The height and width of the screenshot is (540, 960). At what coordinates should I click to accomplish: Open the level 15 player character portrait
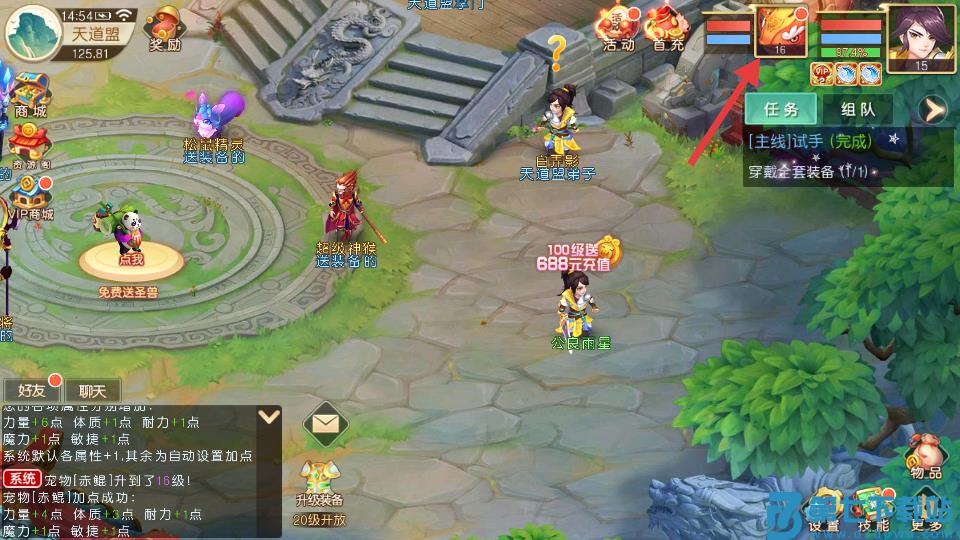click(x=921, y=37)
